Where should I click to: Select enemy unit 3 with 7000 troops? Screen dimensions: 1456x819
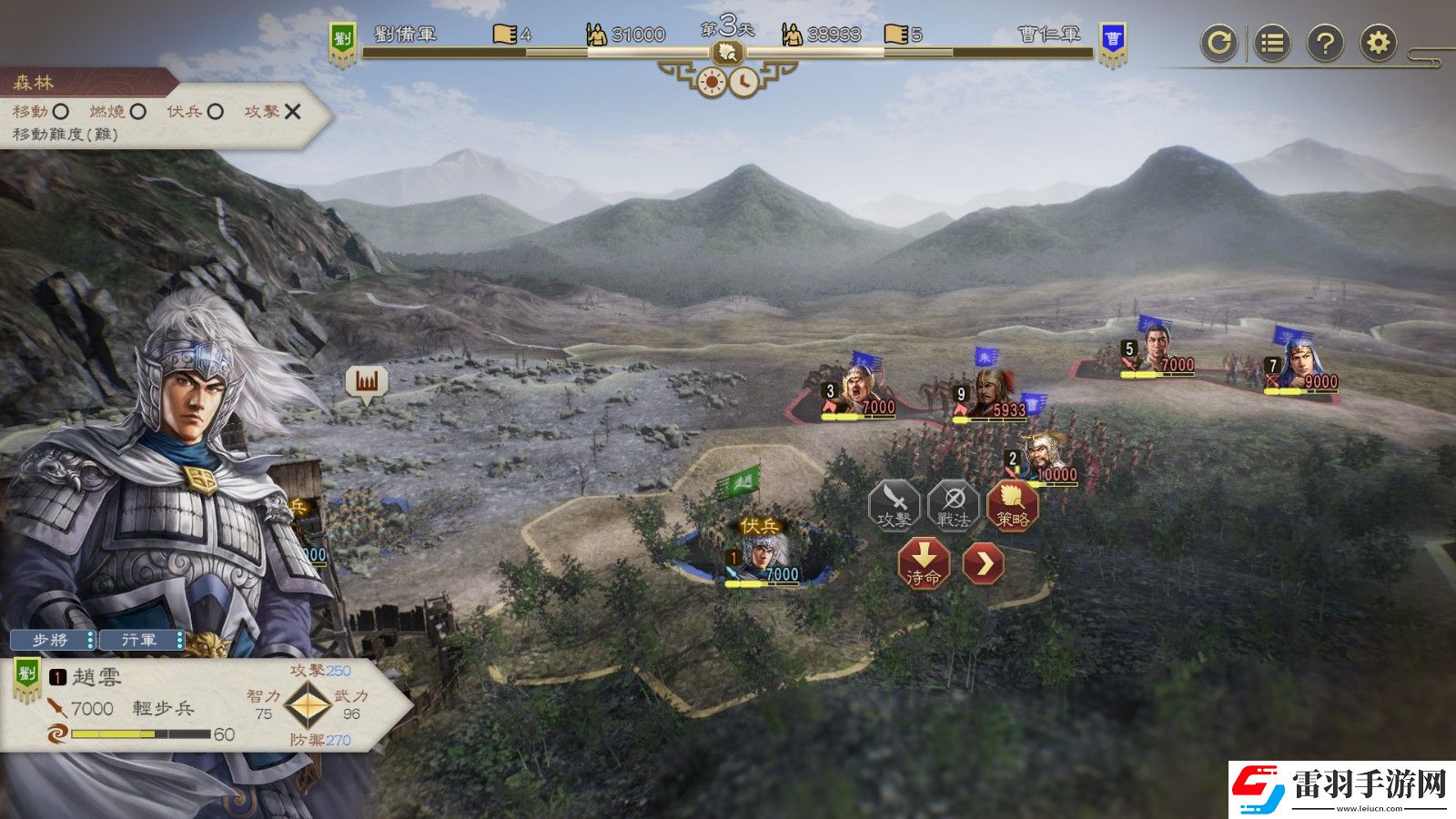(x=858, y=391)
